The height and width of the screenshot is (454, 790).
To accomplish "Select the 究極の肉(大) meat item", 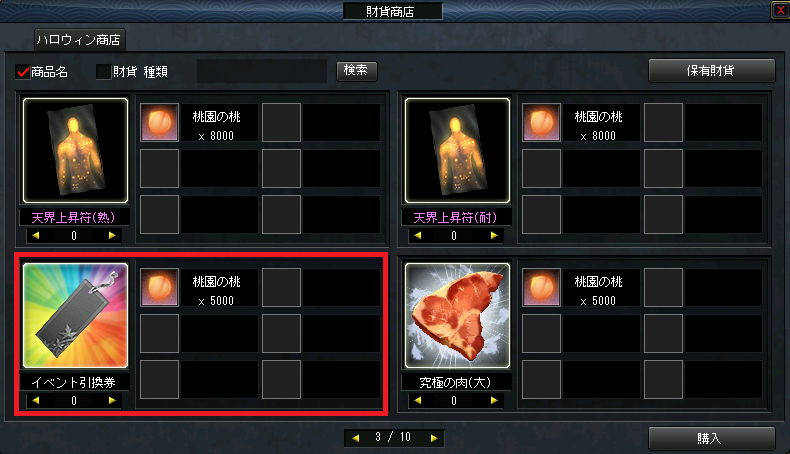I will click(457, 317).
